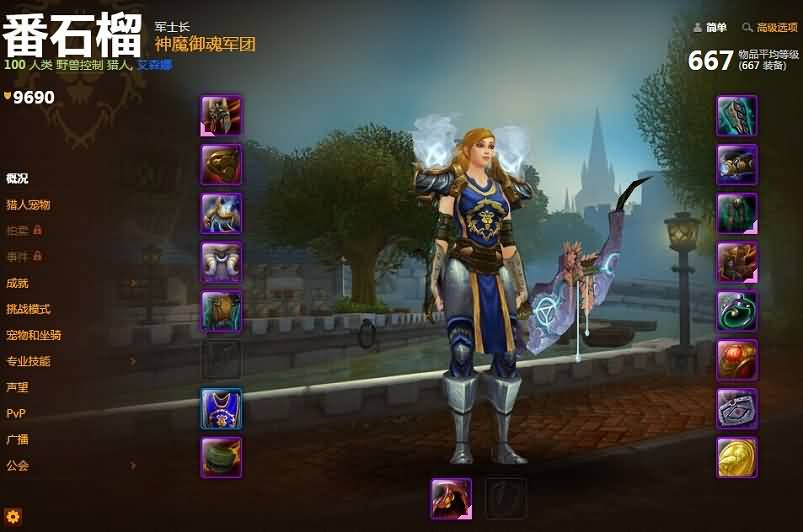Open the 公会 (Guild) menu entry
803x532 pixels.
17,465
